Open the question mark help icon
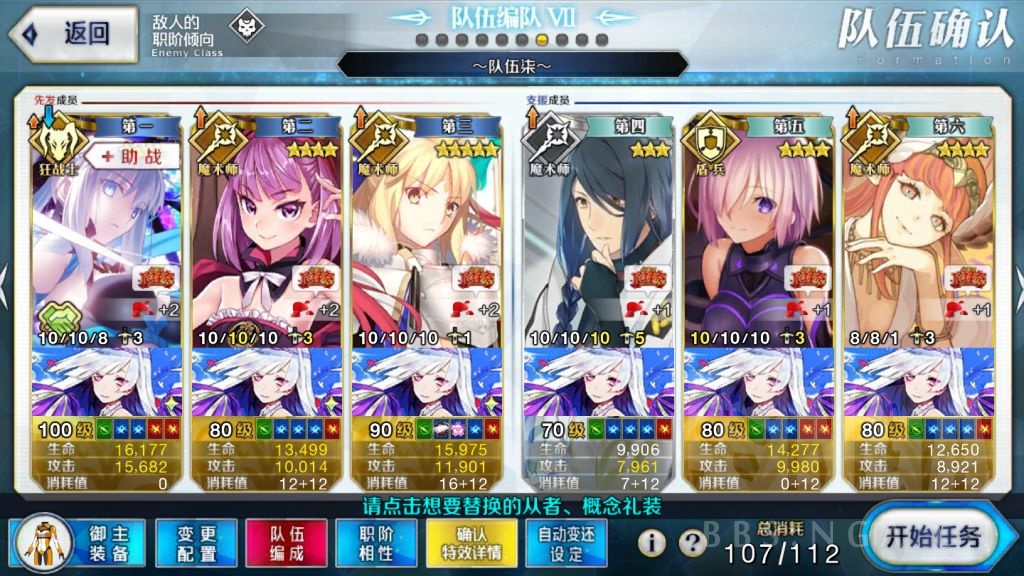Image resolution: width=1024 pixels, height=576 pixels. coord(692,543)
